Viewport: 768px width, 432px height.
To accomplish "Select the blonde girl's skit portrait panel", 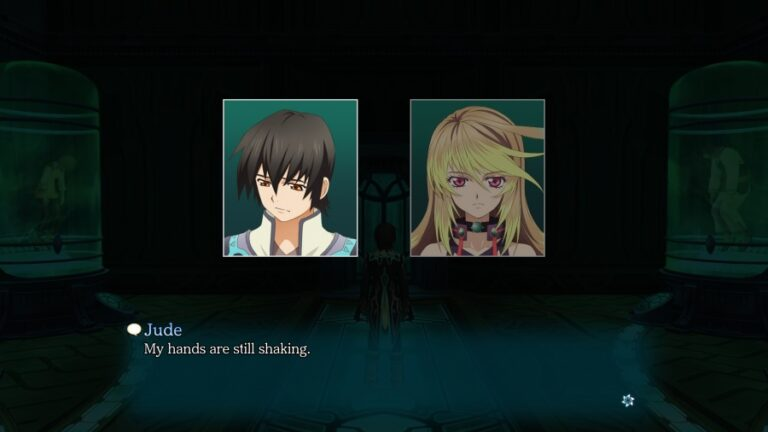I will (x=477, y=178).
